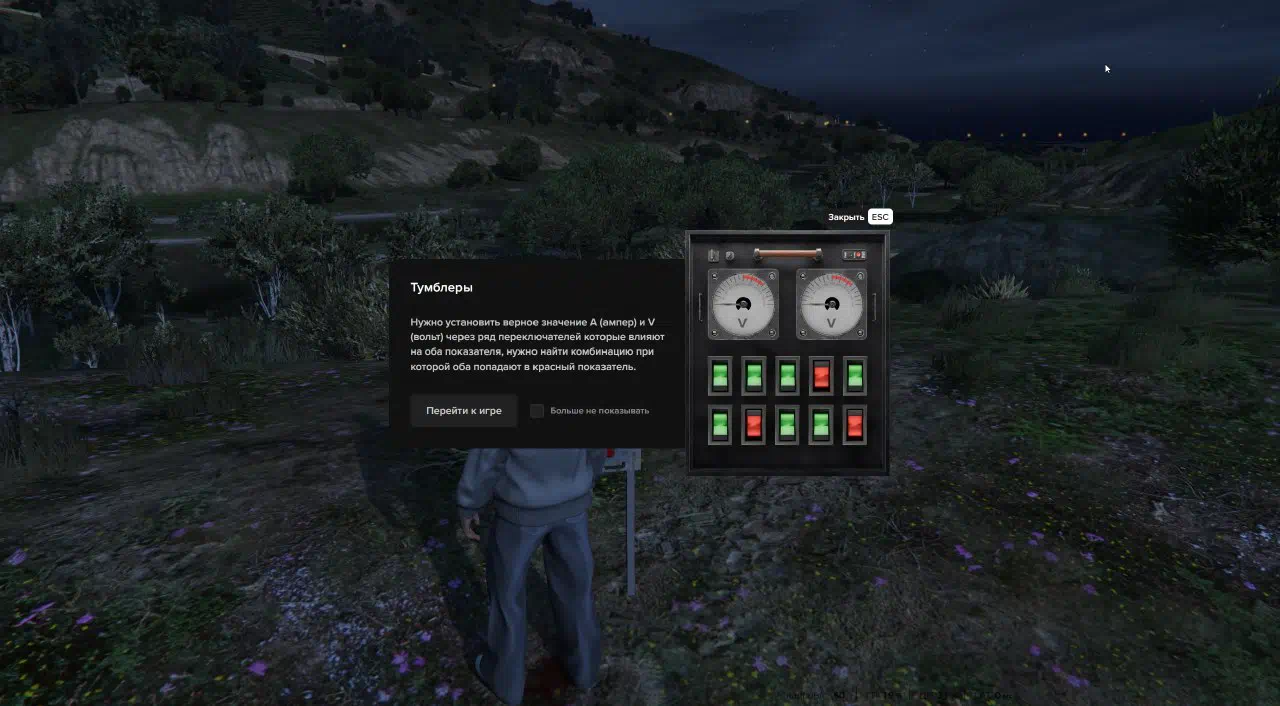Switch off the rightmost green switch in the top row

(855, 376)
